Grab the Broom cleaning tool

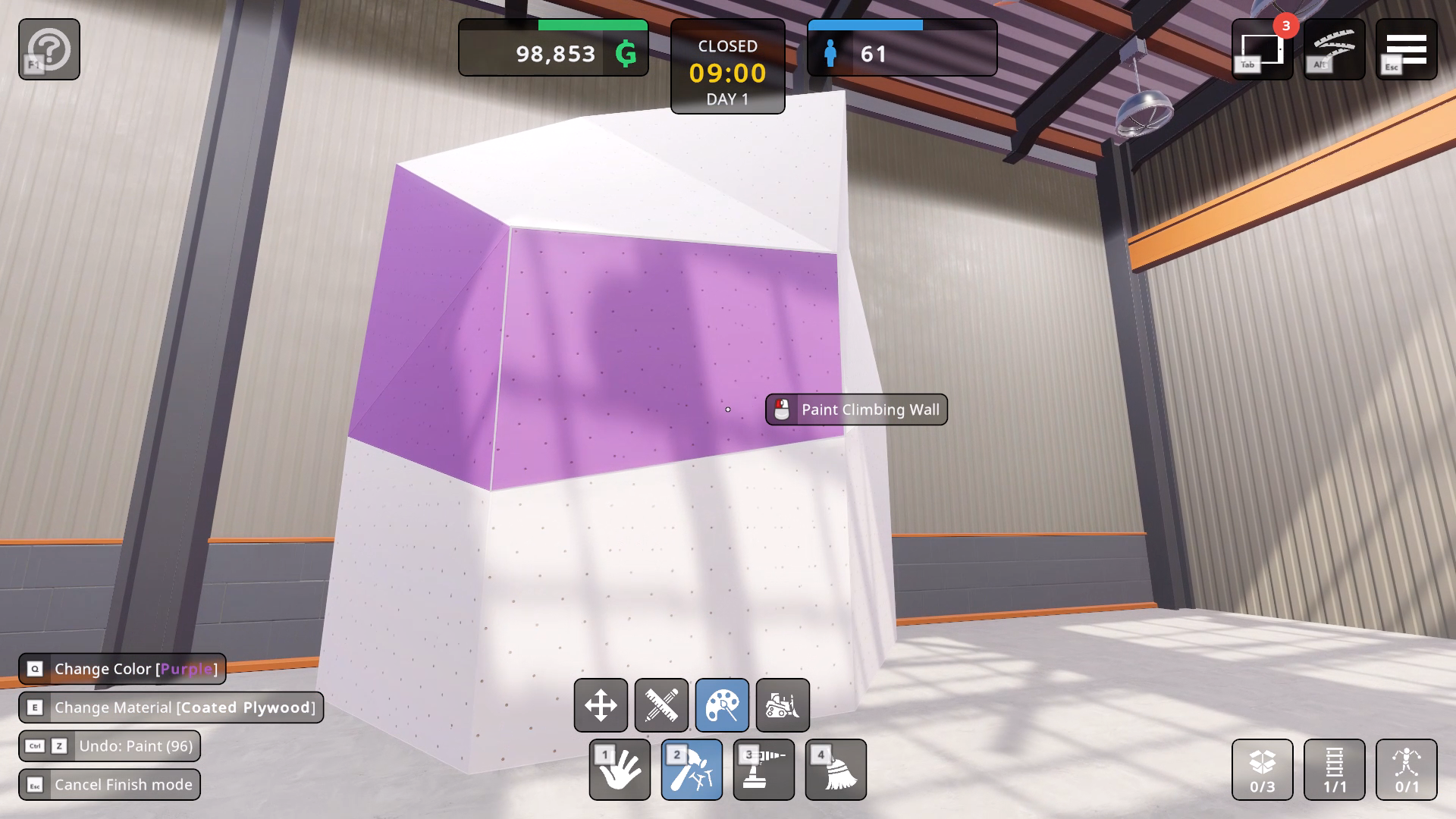coord(835,770)
